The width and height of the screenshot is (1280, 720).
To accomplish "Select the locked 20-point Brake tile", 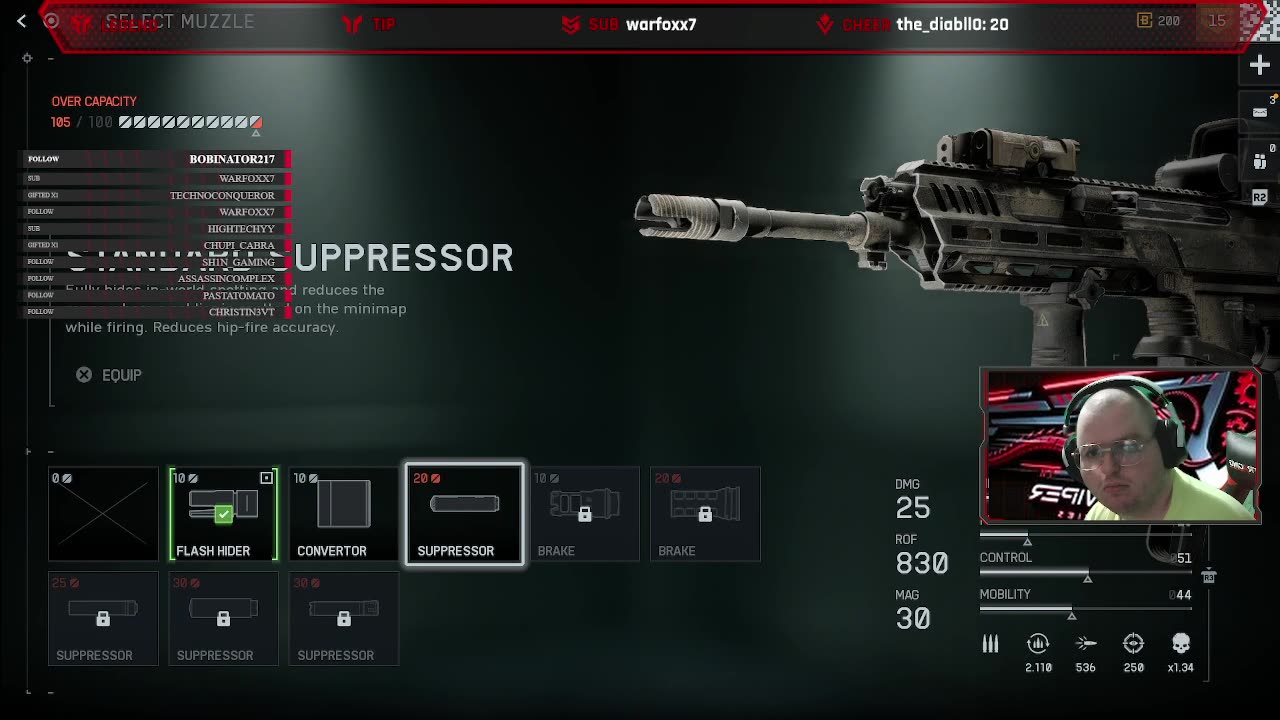I will point(705,514).
